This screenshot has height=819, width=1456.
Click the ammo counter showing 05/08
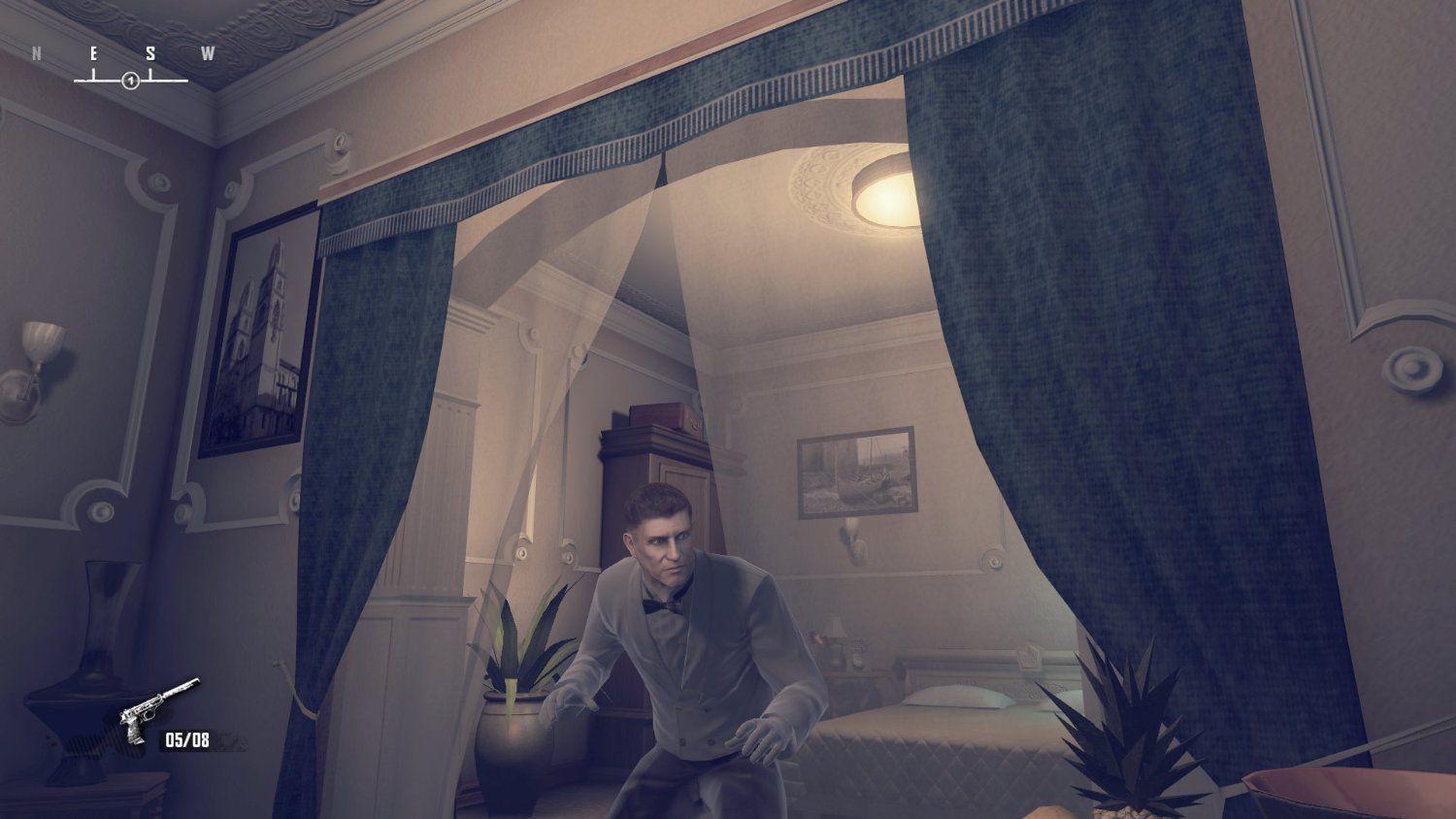pos(185,740)
